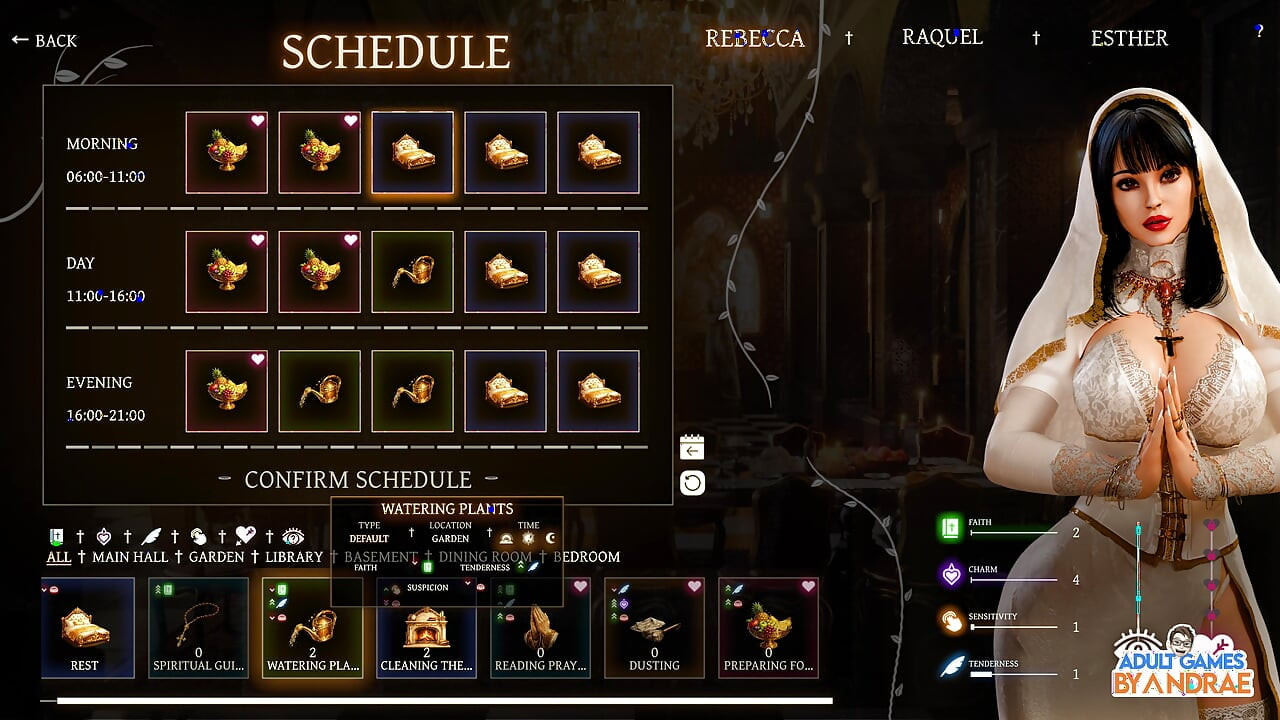Filter activities by Main Hall
The height and width of the screenshot is (720, 1280).
pyautogui.click(x=130, y=557)
